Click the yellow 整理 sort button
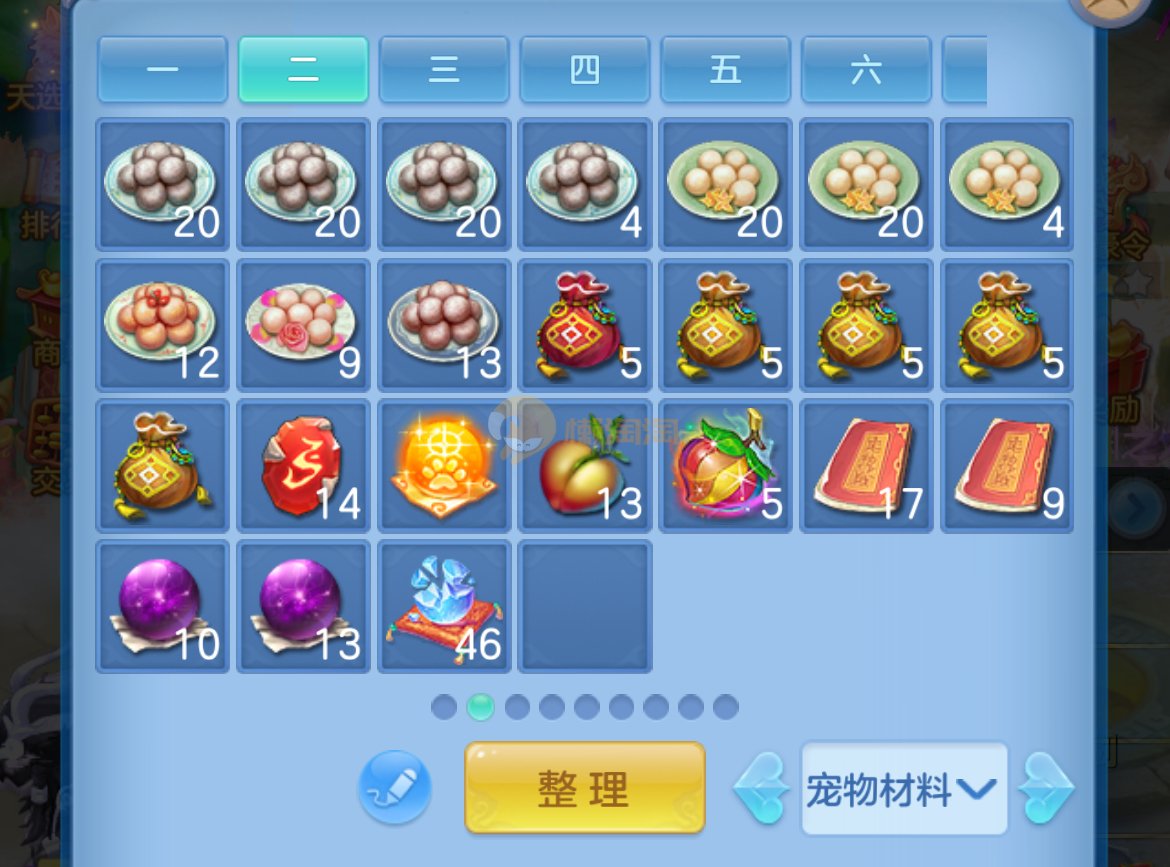Screen dimensions: 1170x867 coord(585,788)
